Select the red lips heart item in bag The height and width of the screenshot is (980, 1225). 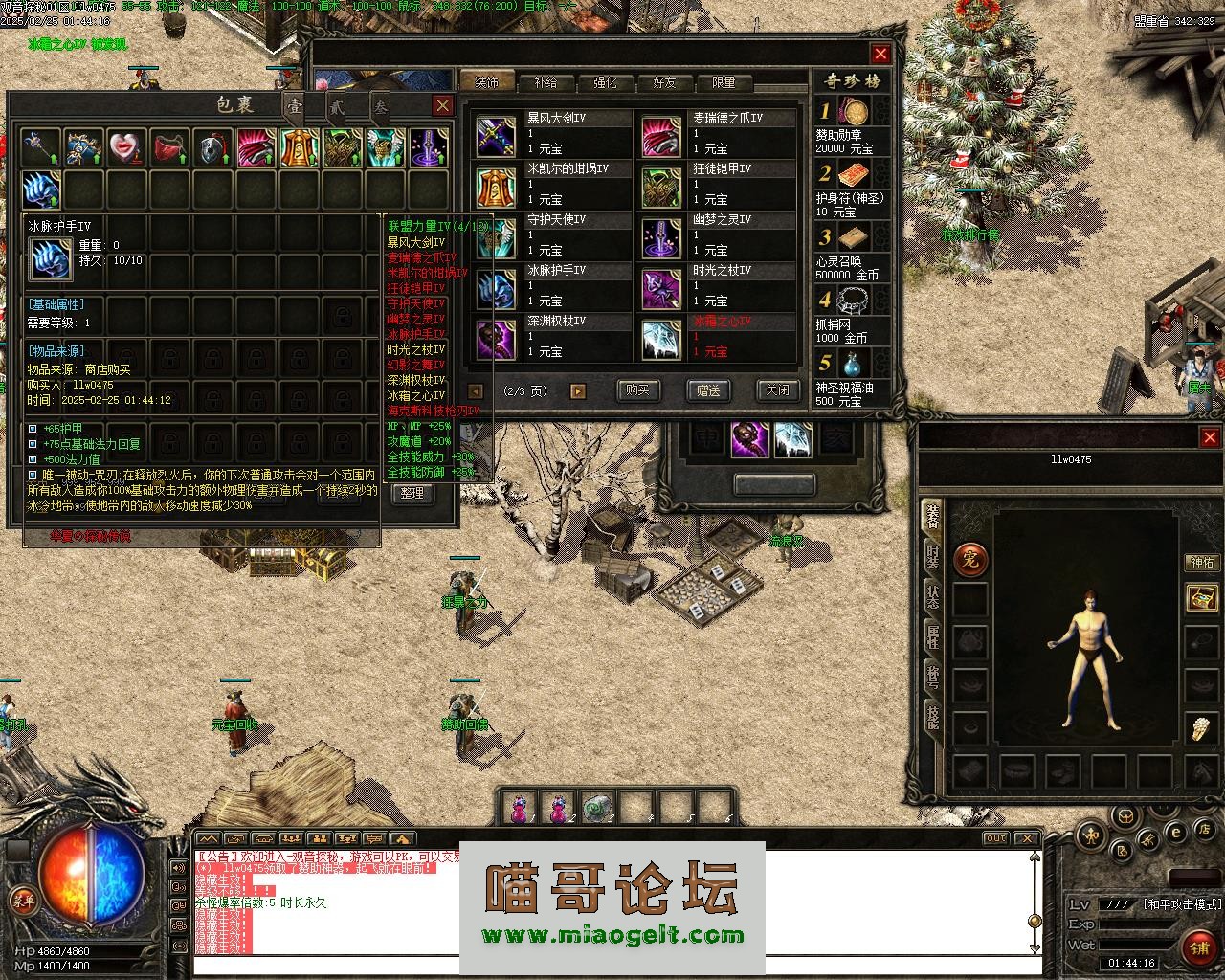click(126, 147)
